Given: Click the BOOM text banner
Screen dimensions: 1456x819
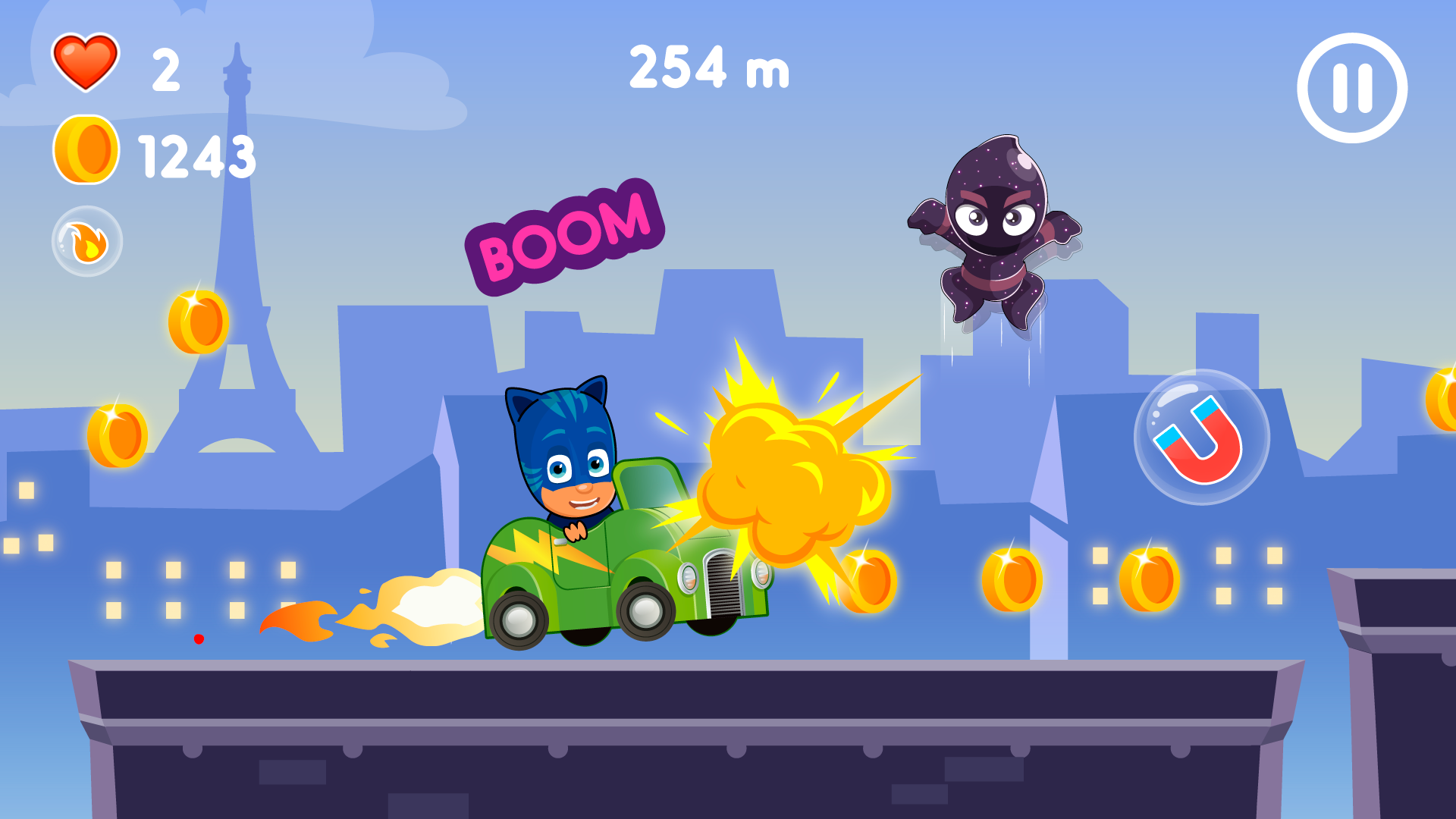Looking at the screenshot, I should pos(565,235).
